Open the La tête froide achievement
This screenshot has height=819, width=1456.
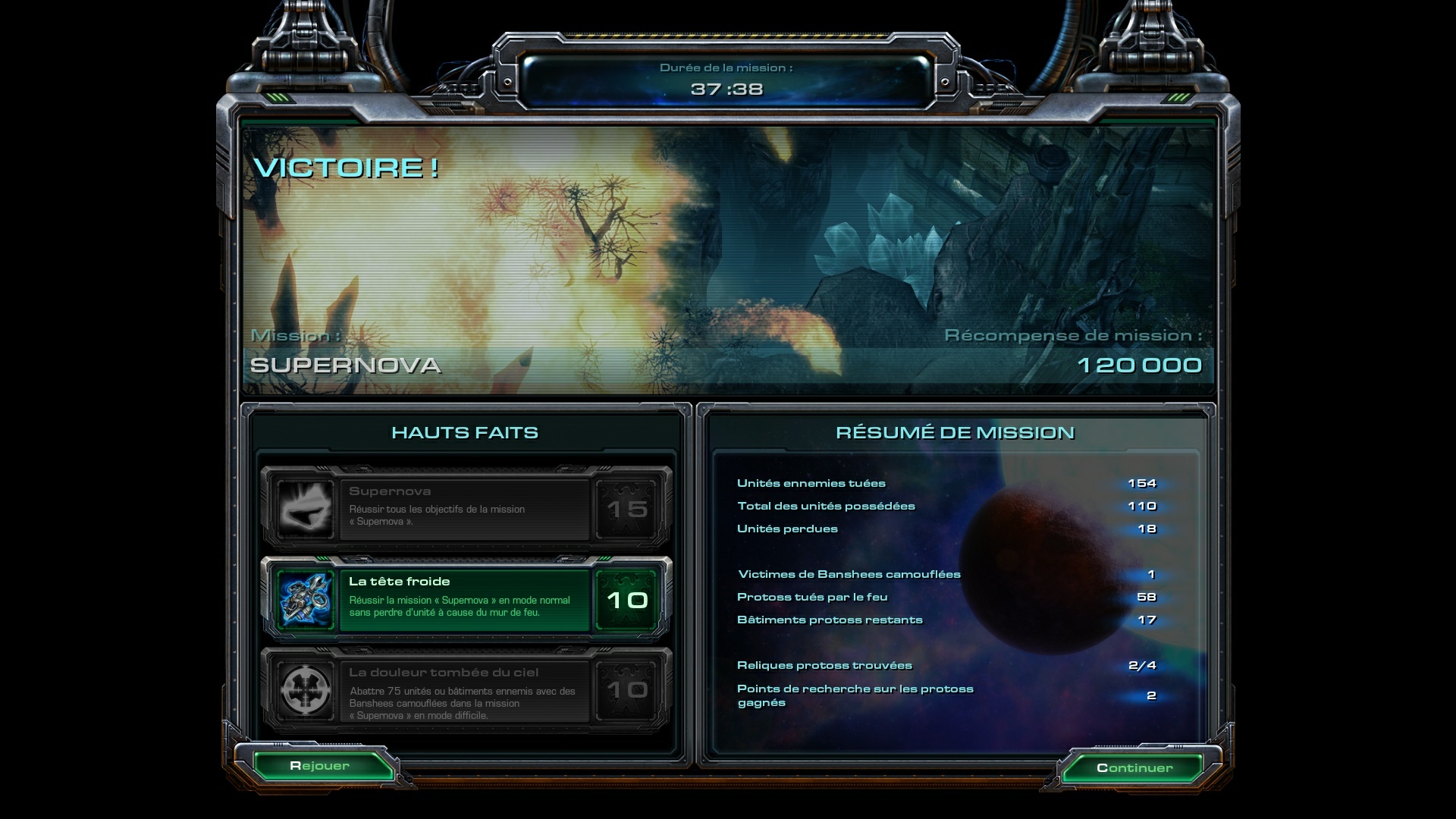(x=466, y=600)
